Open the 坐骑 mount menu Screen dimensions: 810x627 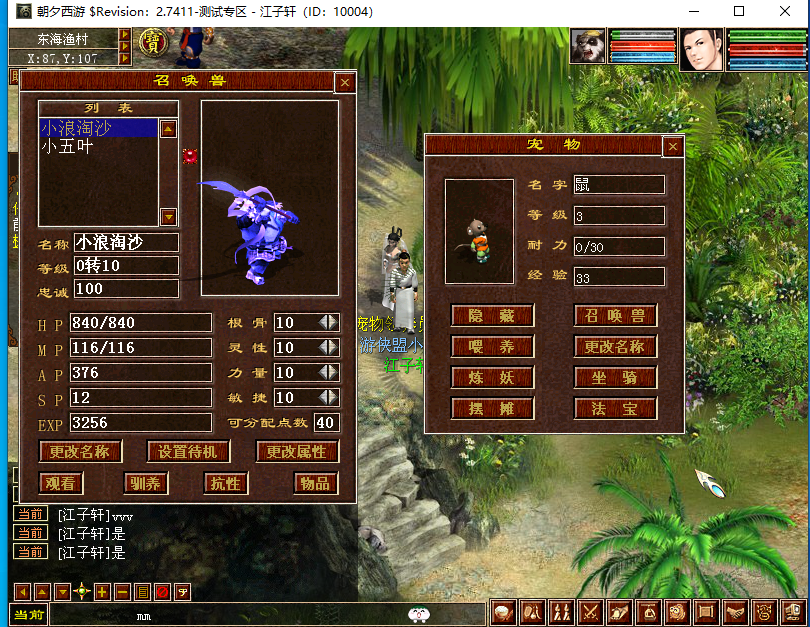[615, 378]
